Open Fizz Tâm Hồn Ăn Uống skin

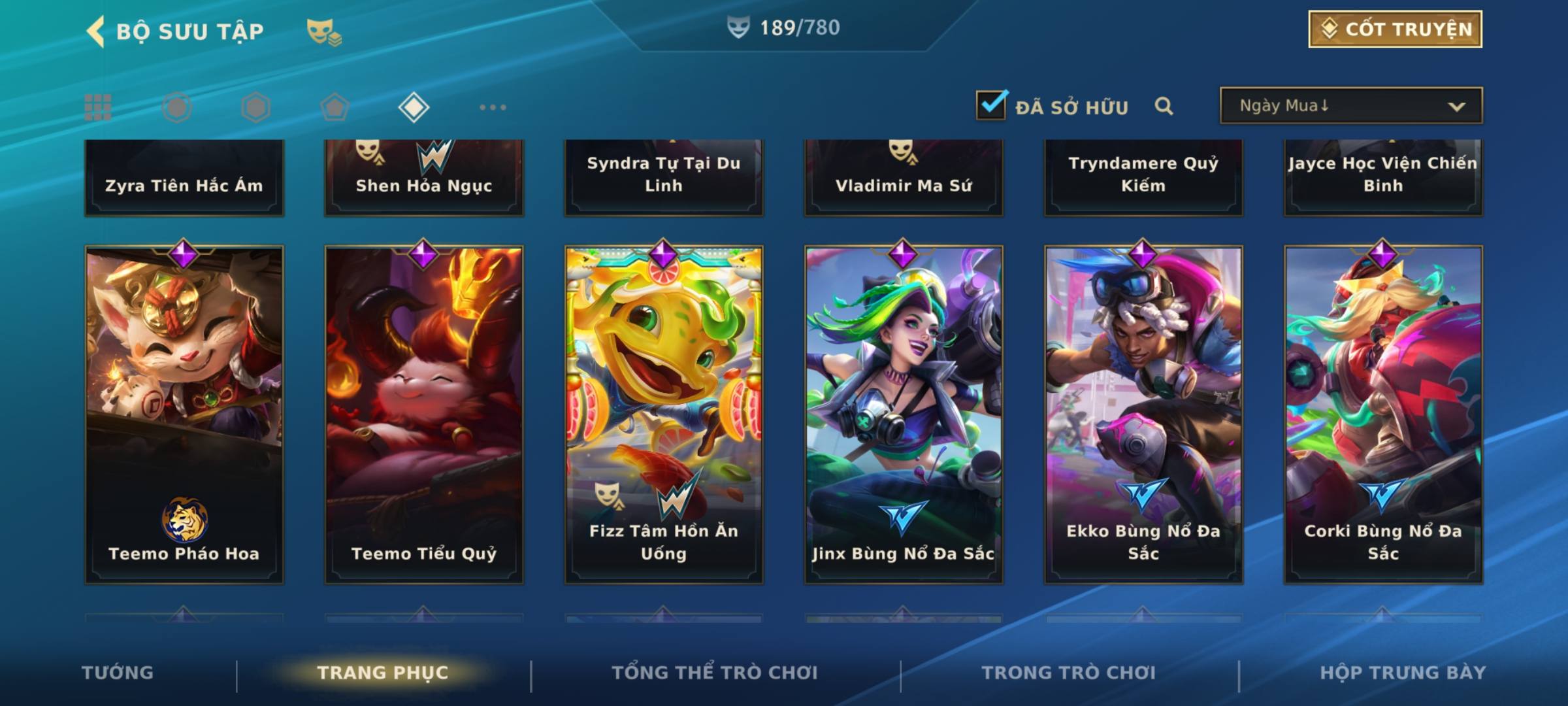pos(664,414)
